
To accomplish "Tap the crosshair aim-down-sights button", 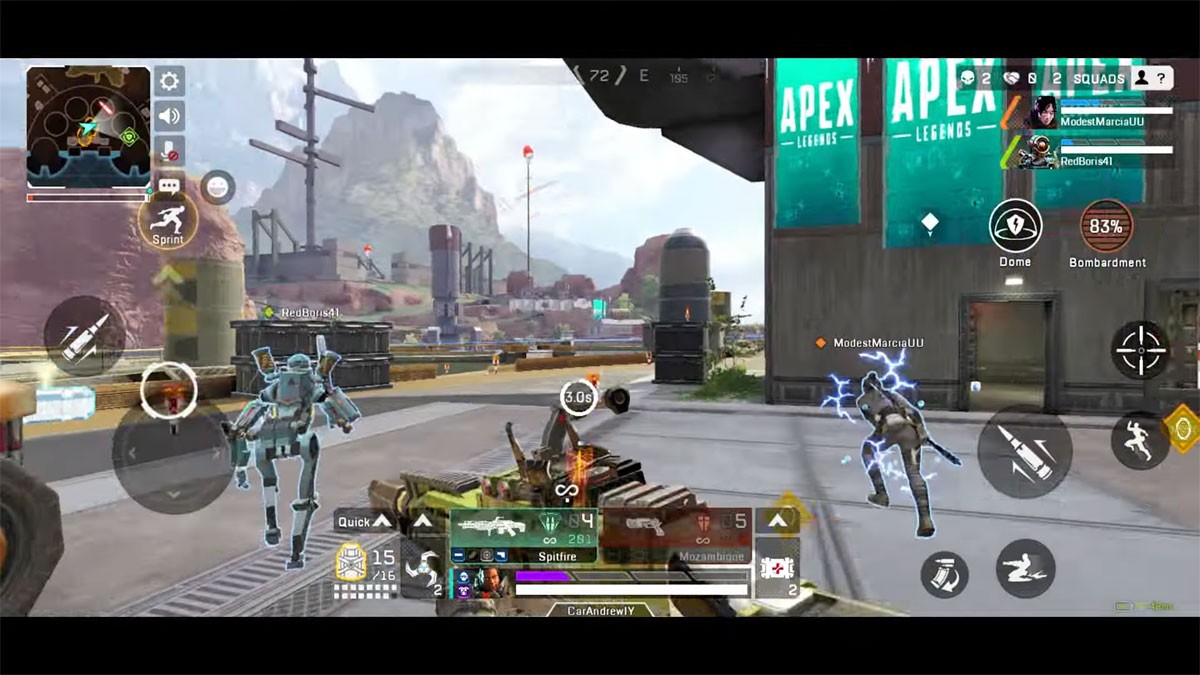I will coord(1140,350).
